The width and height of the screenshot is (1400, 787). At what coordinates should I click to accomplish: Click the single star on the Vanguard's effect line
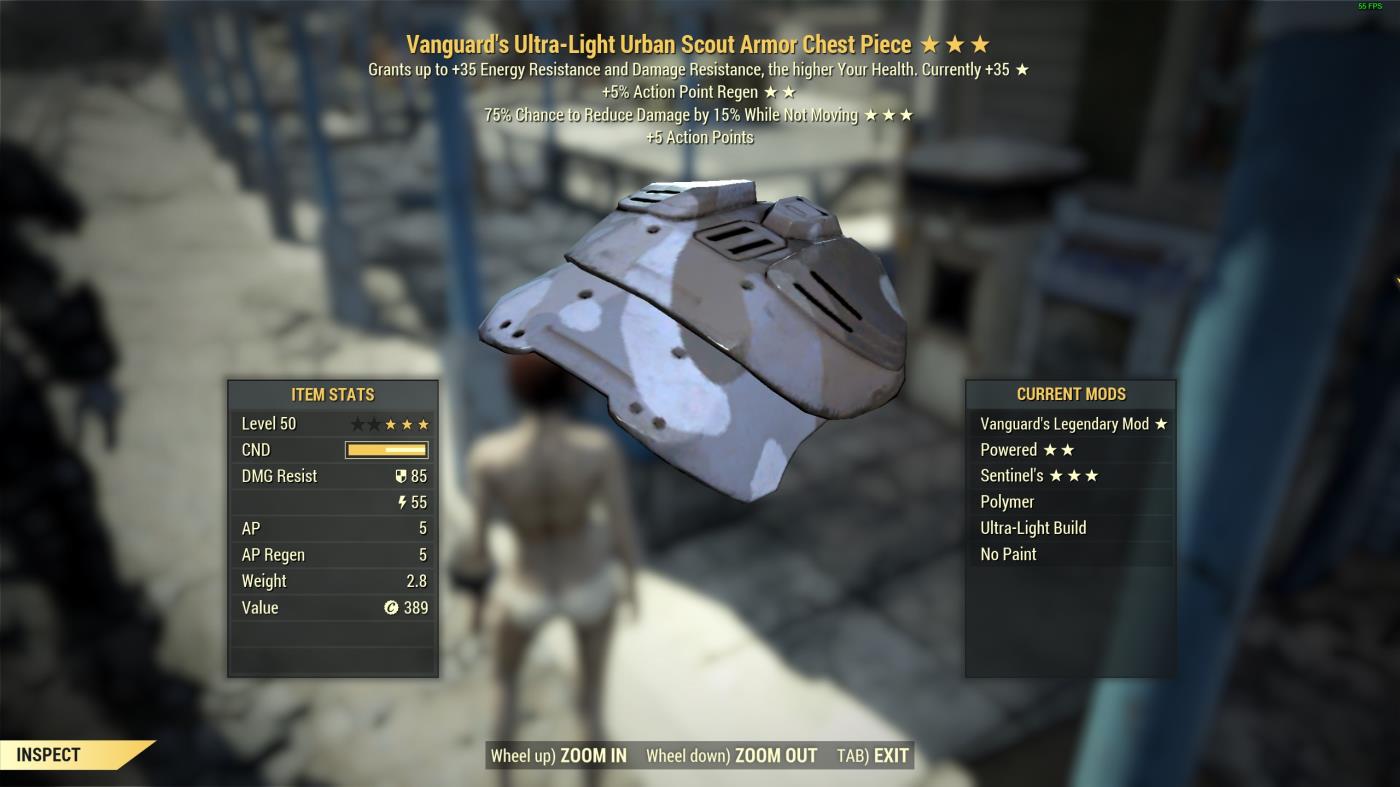pyautogui.click(x=1021, y=69)
